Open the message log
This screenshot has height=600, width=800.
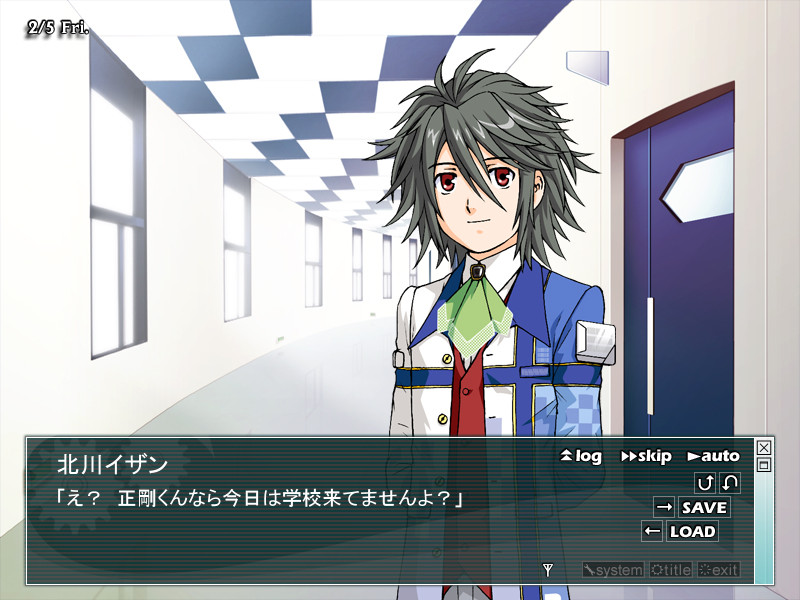point(581,456)
